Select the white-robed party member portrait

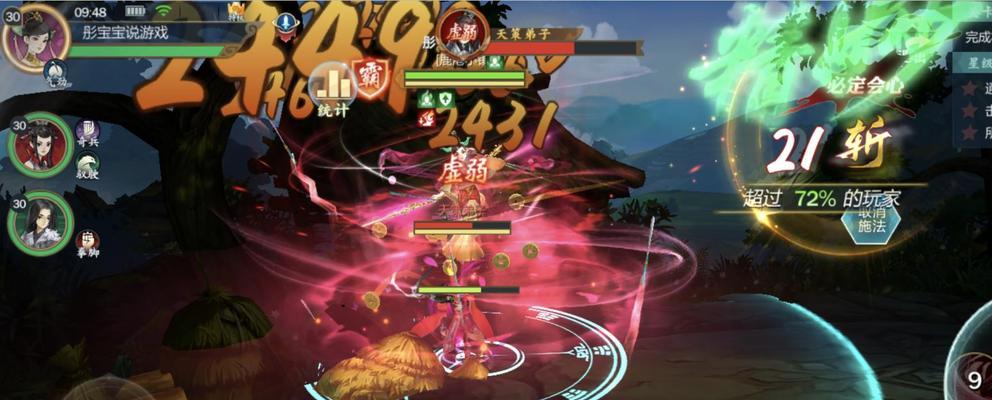[40, 222]
